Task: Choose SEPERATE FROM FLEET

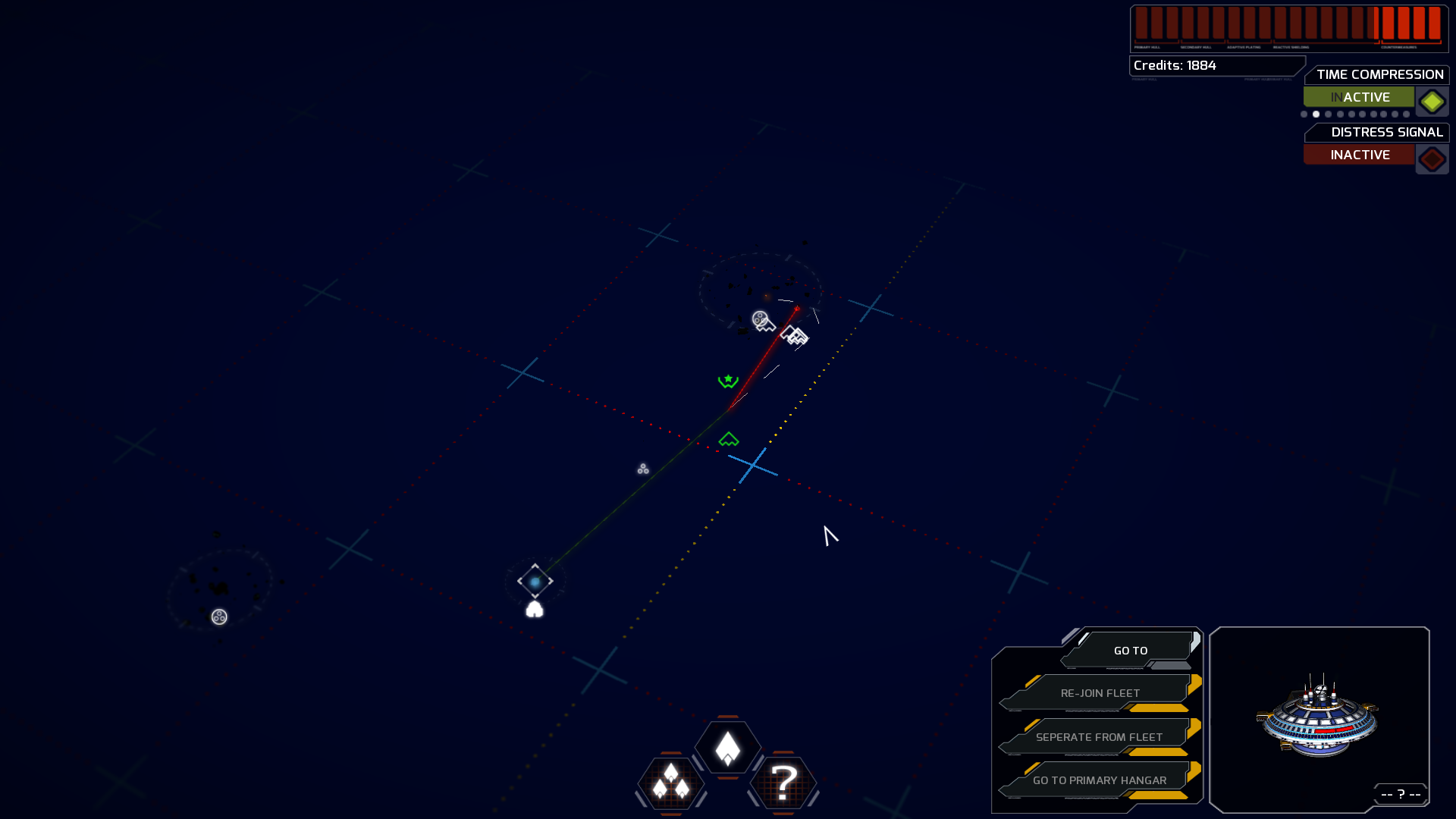Action: pyautogui.click(x=1099, y=736)
